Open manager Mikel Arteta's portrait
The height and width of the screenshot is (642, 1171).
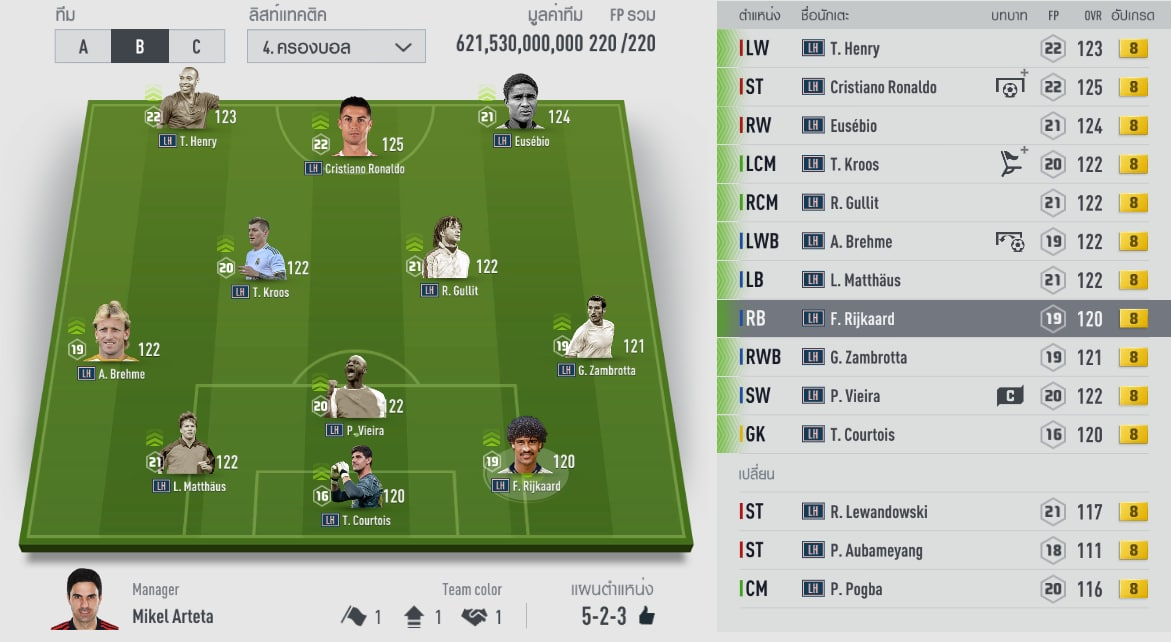(x=84, y=599)
